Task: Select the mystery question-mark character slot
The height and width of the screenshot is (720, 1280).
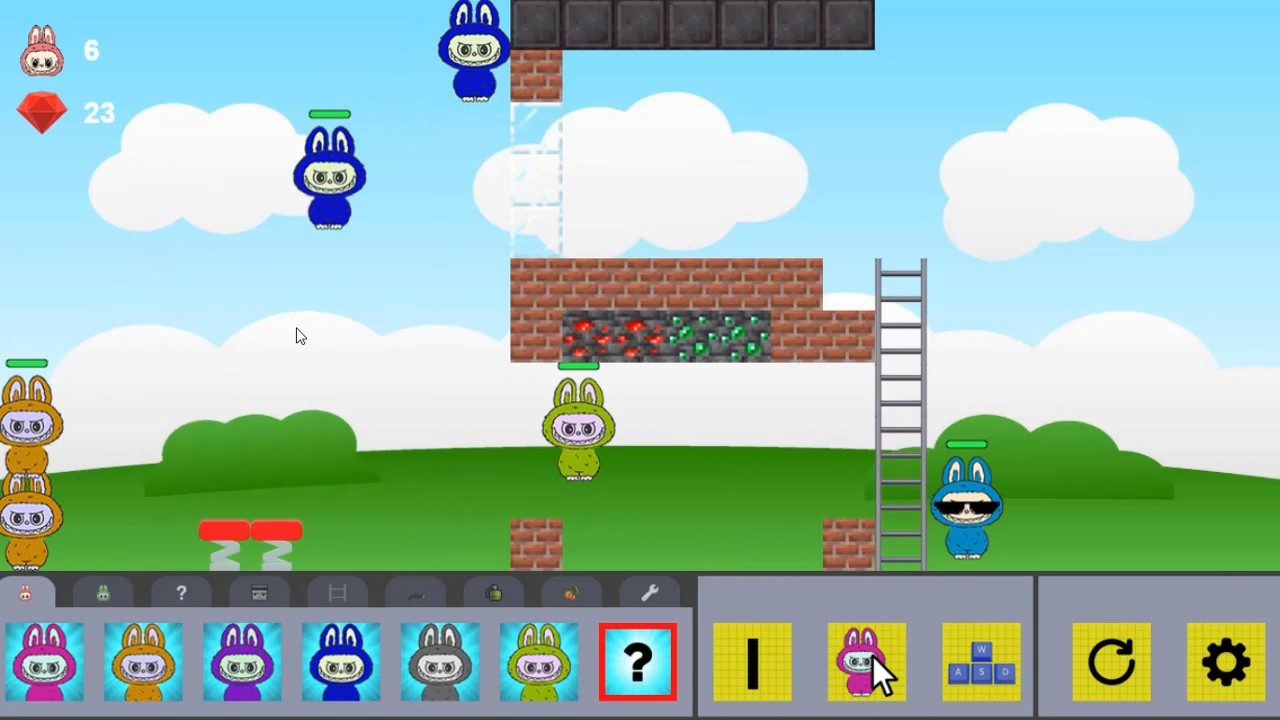Action: pyautogui.click(x=638, y=661)
